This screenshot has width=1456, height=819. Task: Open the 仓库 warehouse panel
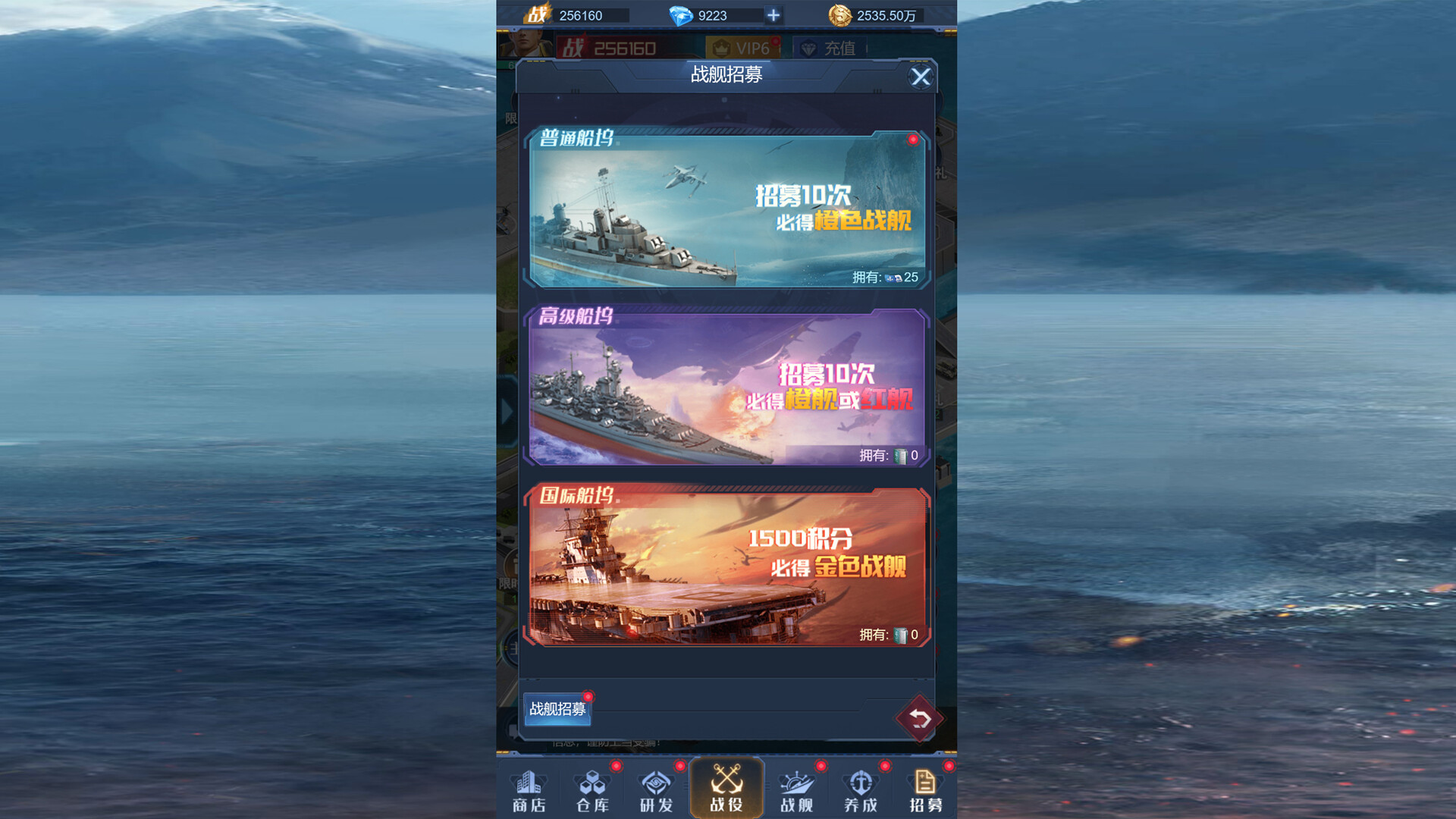click(593, 789)
